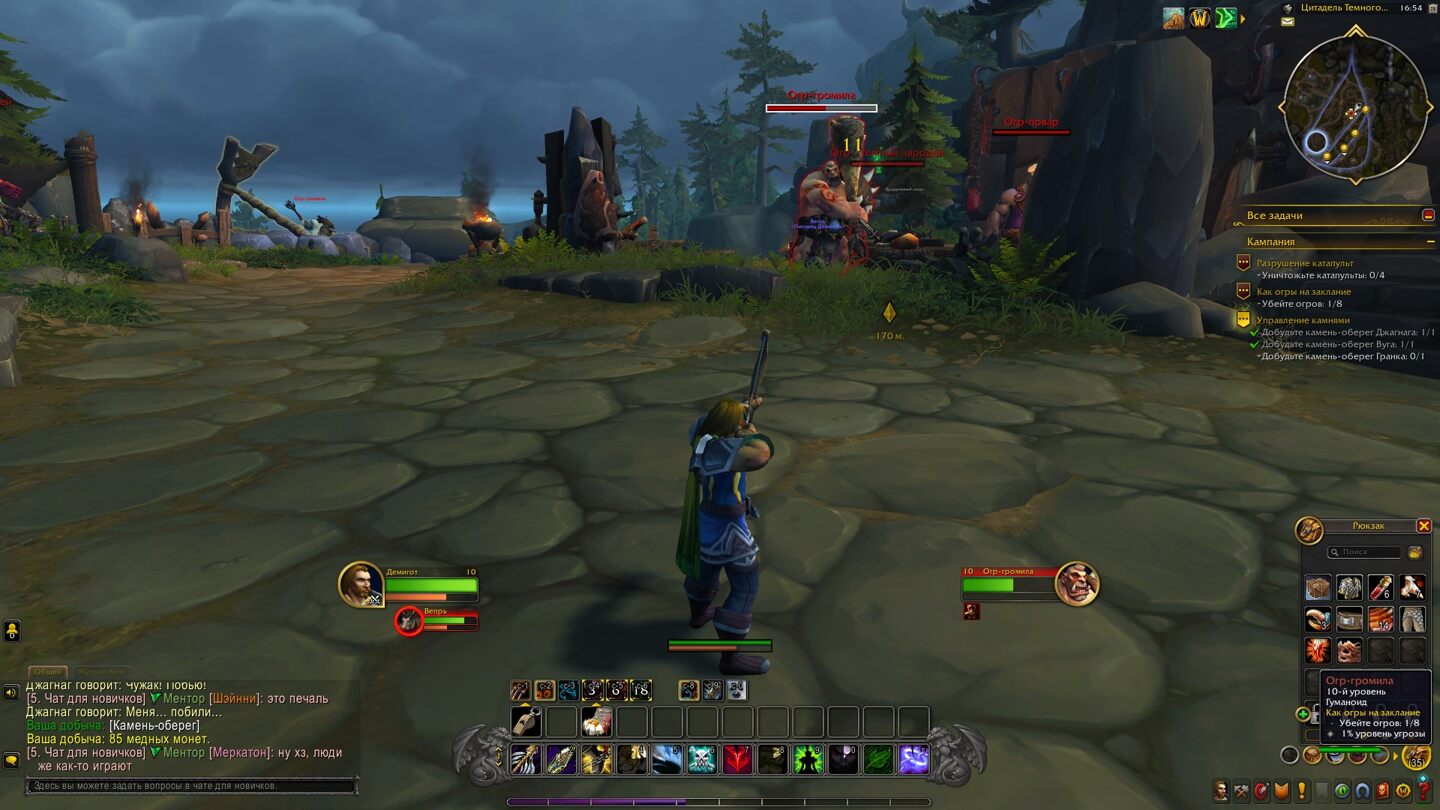This screenshot has height=810, width=1440.
Task: Select the Демигот player portrait
Action: (360, 584)
